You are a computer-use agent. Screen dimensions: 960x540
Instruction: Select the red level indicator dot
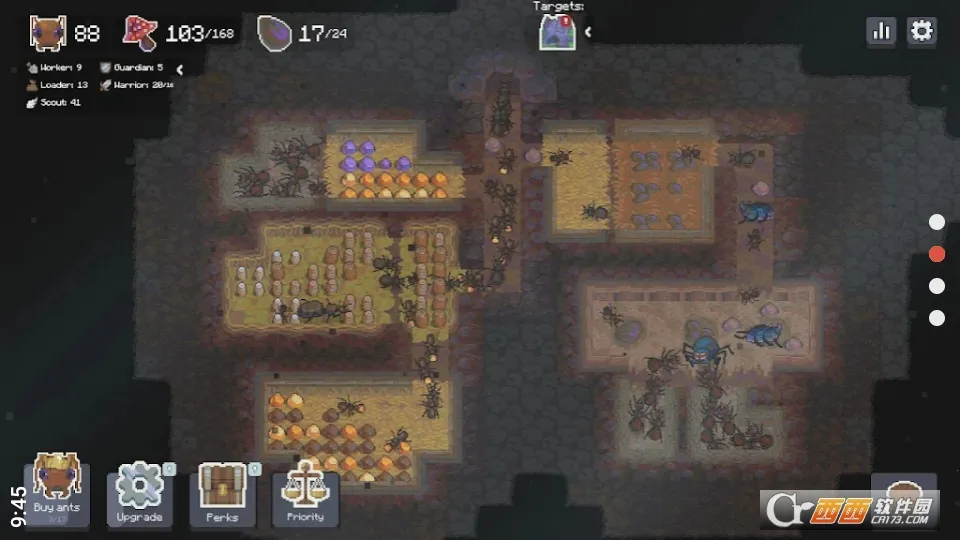pos(937,254)
